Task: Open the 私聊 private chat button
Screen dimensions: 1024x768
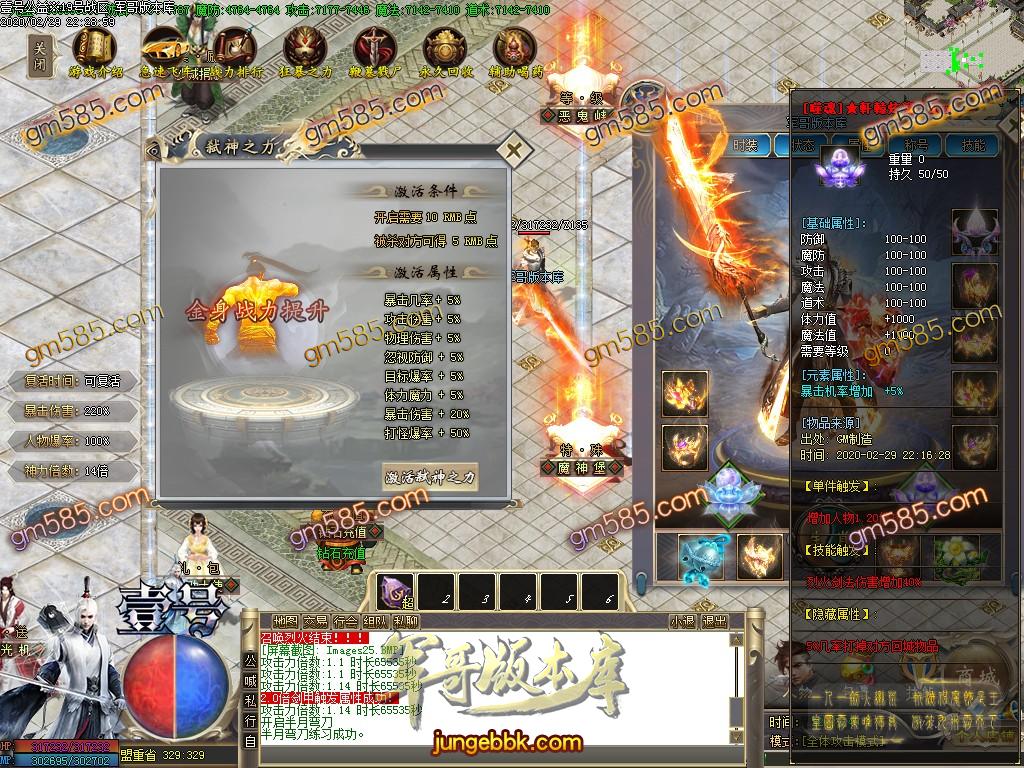Action: [406, 621]
